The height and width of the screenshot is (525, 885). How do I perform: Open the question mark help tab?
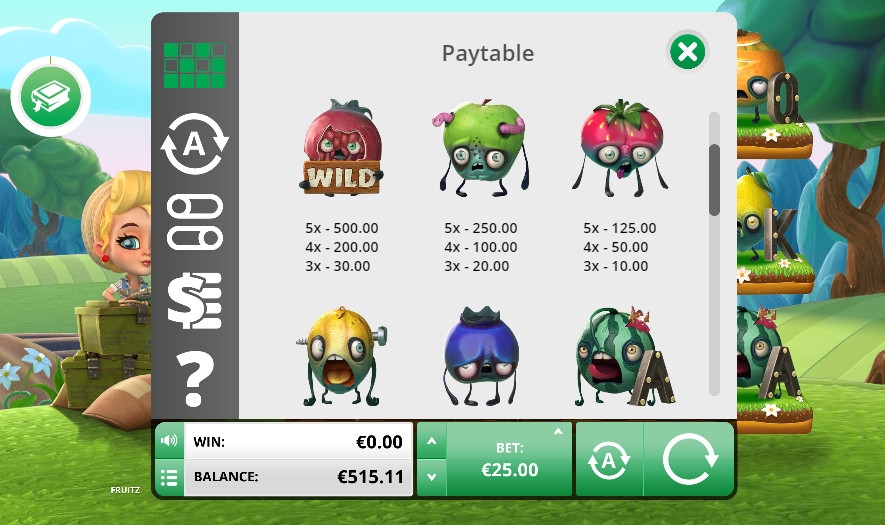pyautogui.click(x=194, y=378)
